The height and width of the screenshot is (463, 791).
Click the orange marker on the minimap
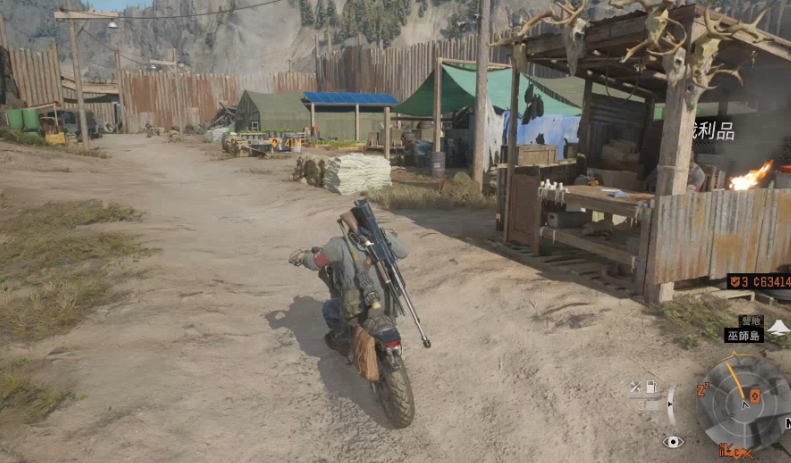coord(755,396)
